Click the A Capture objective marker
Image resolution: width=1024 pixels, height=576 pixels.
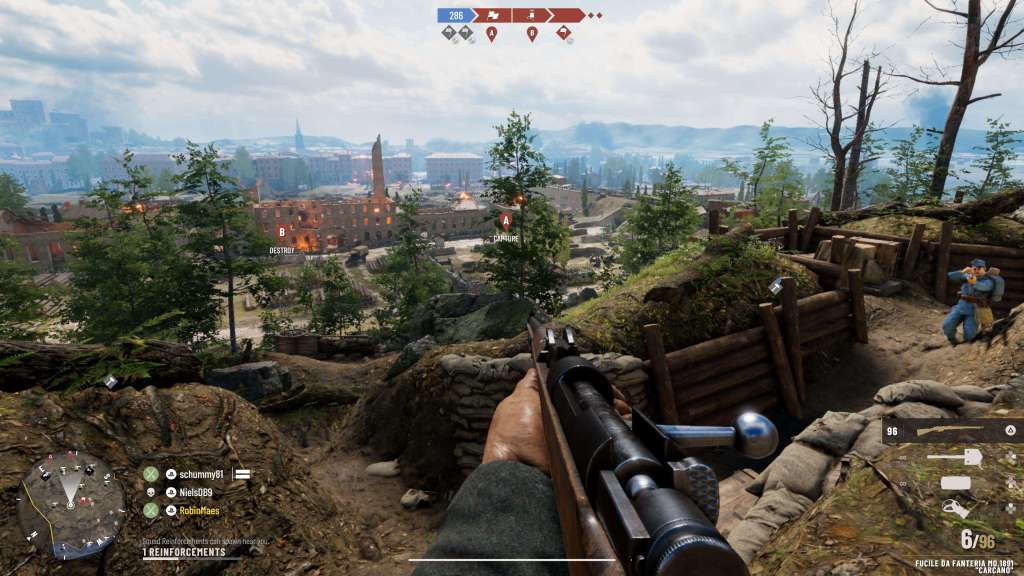coord(505,221)
